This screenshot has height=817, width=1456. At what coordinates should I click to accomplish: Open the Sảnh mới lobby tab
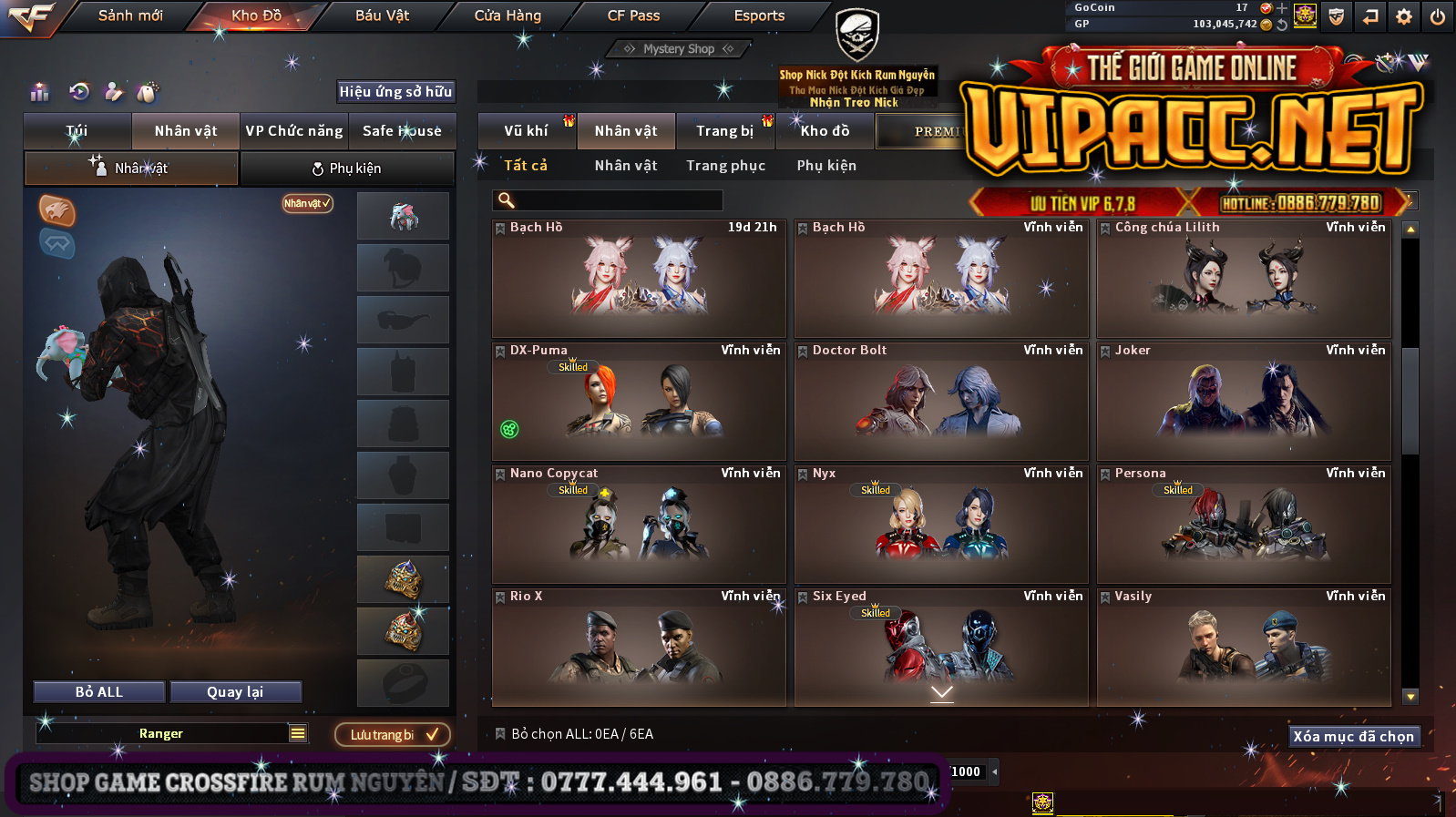tap(130, 15)
